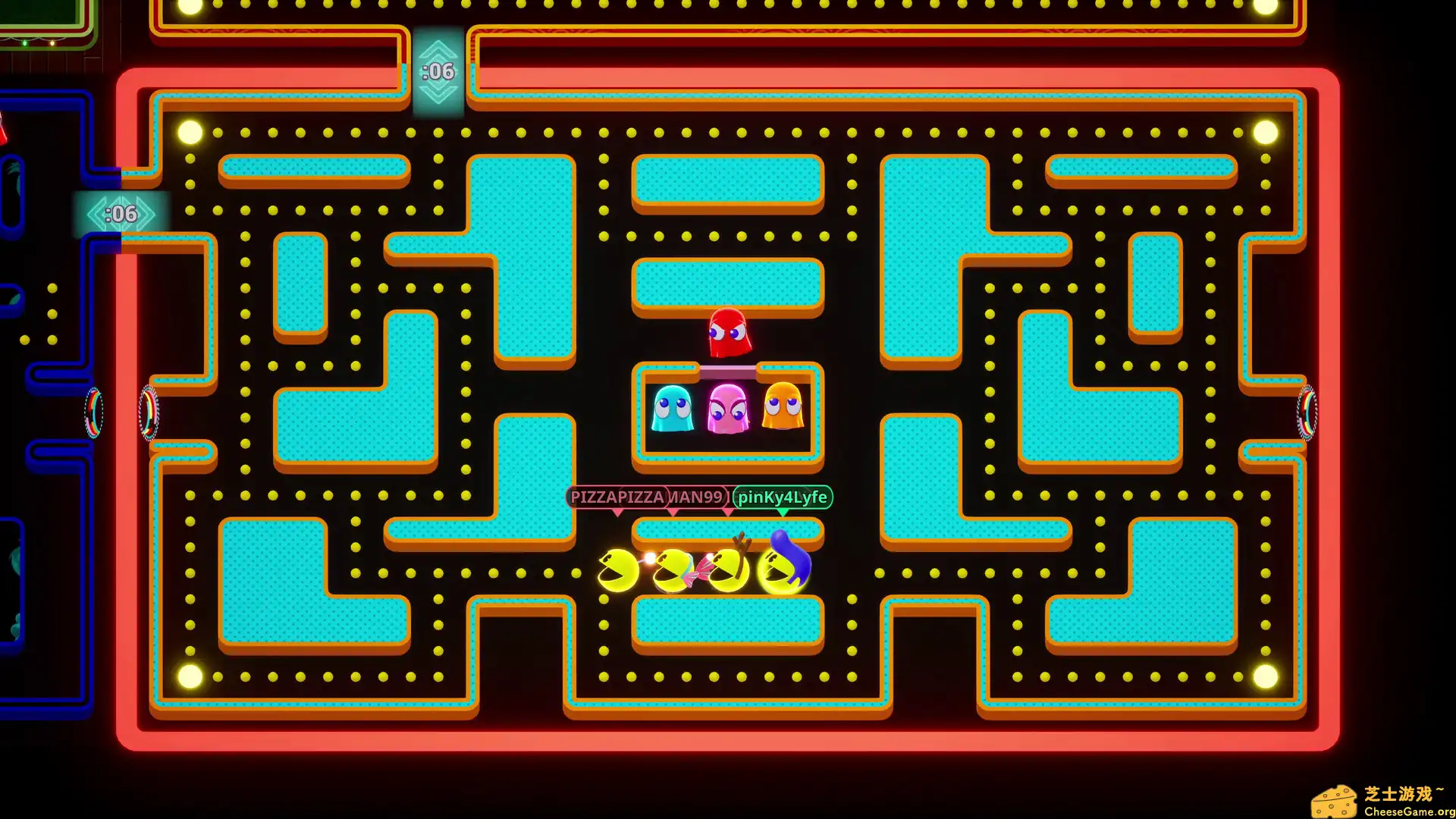Select the swirling tunnel portal on the left edge
This screenshot has height=819, width=1456.
pyautogui.click(x=93, y=413)
